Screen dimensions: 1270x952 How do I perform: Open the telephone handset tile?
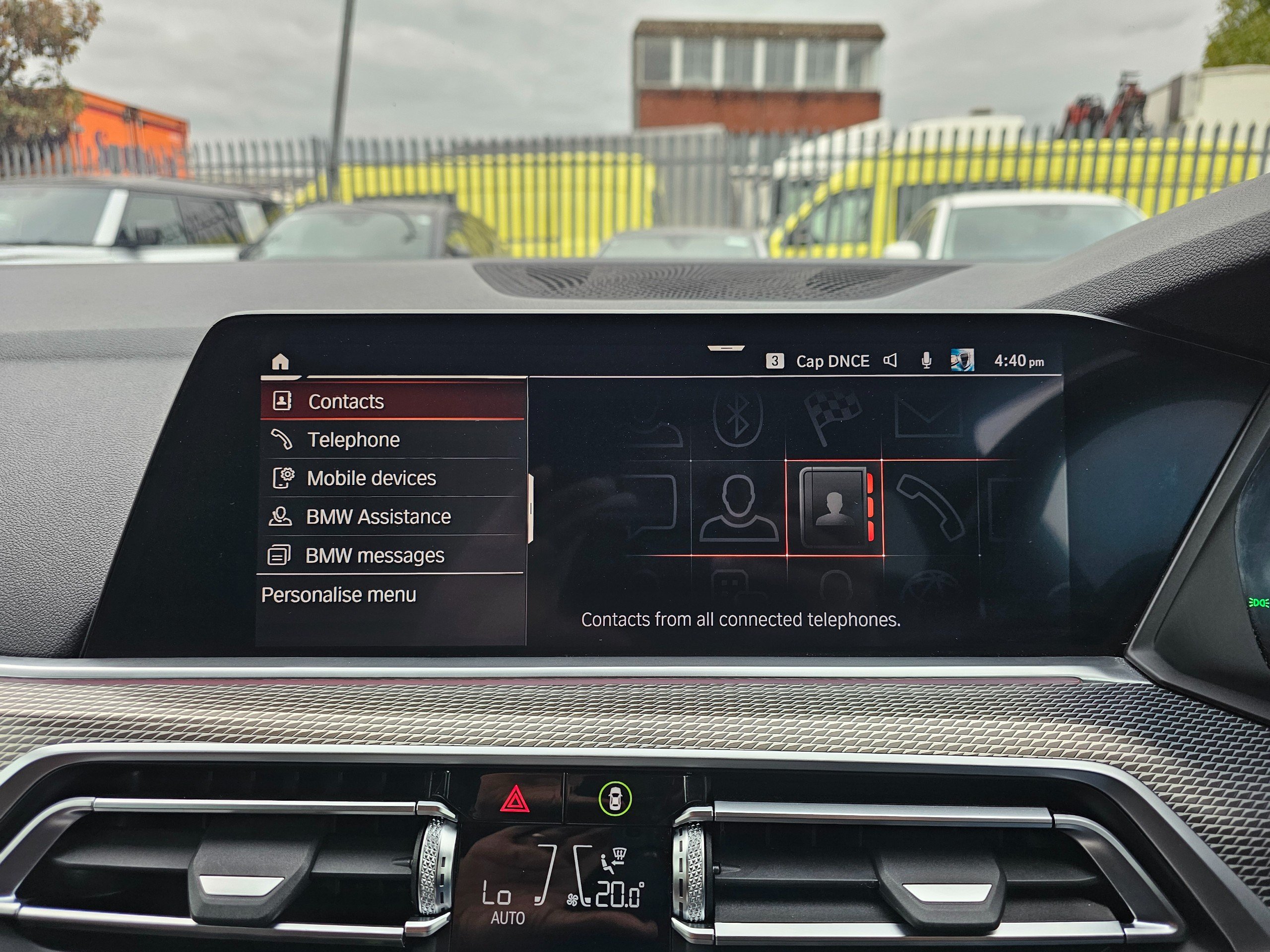click(930, 508)
